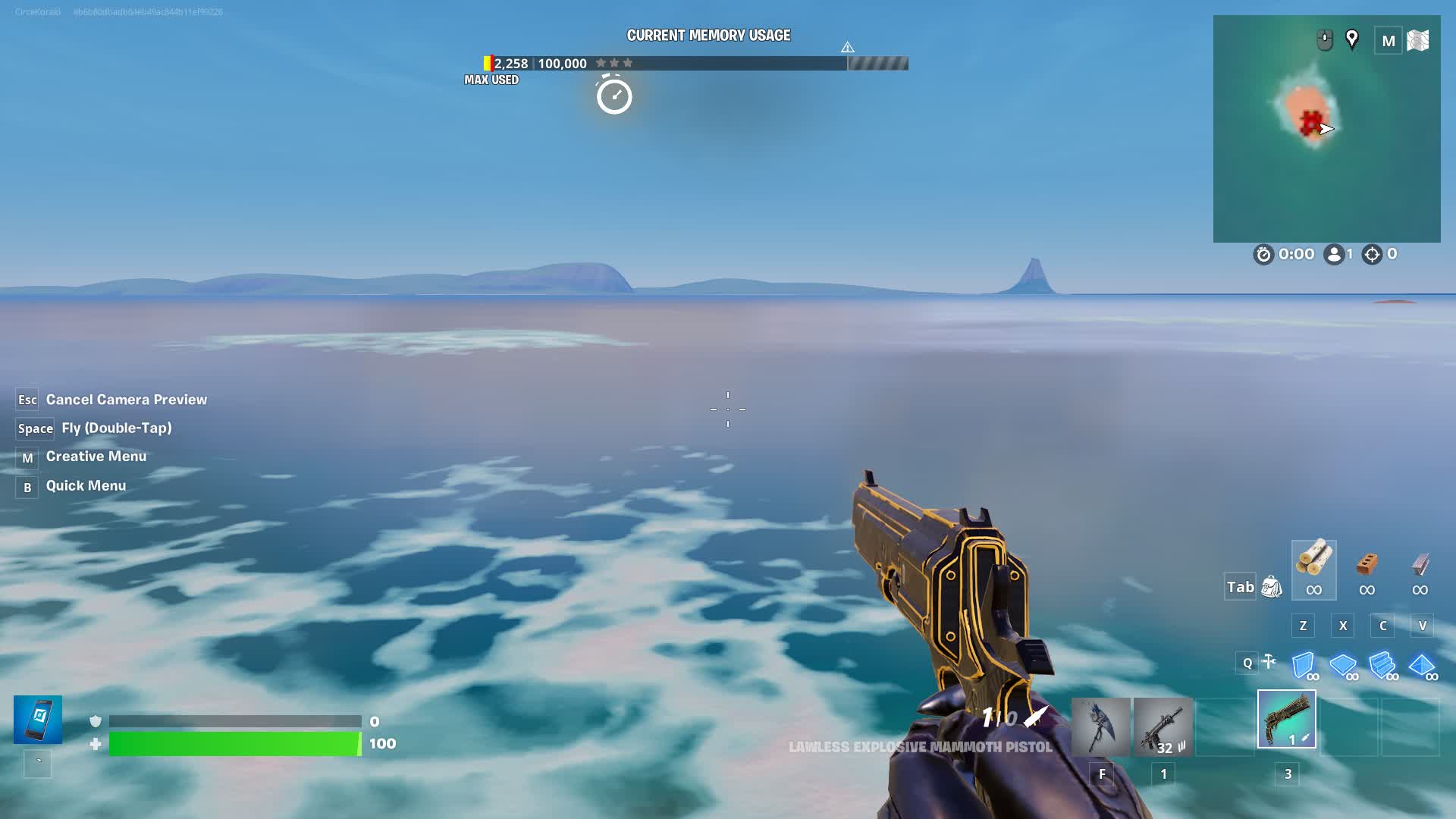The image size is (1456, 819).
Task: Choose the Mammoth Pistol hotbar slot
Action: pyautogui.click(x=1287, y=719)
